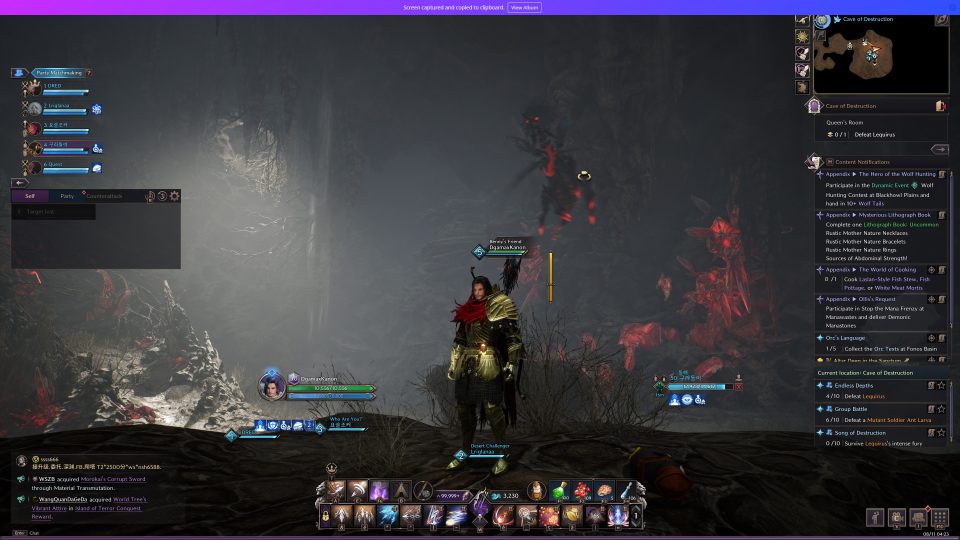The height and width of the screenshot is (540, 960).
Task: Use the green potion flask
Action: point(561,491)
